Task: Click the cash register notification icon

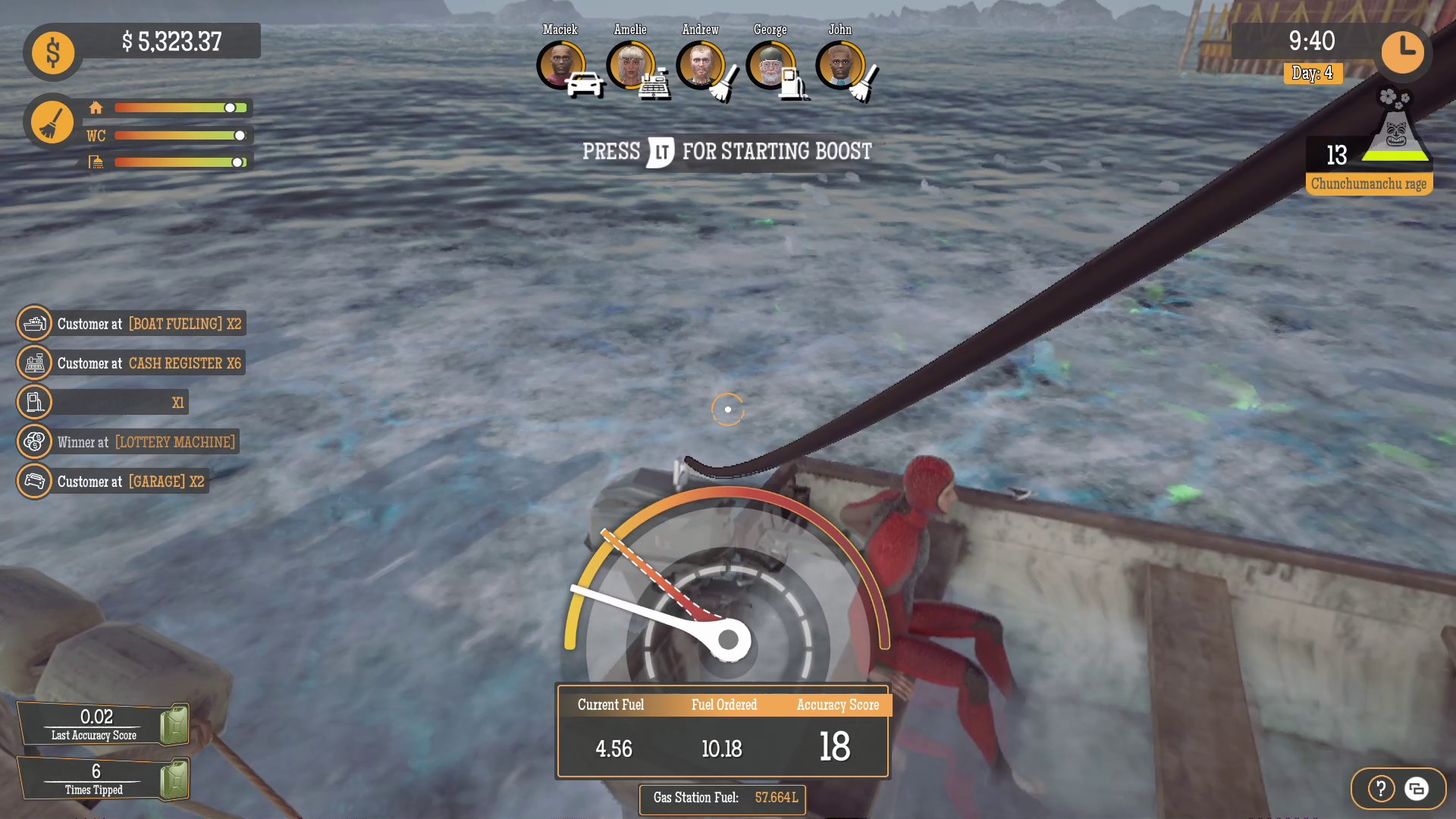Action: (x=34, y=362)
